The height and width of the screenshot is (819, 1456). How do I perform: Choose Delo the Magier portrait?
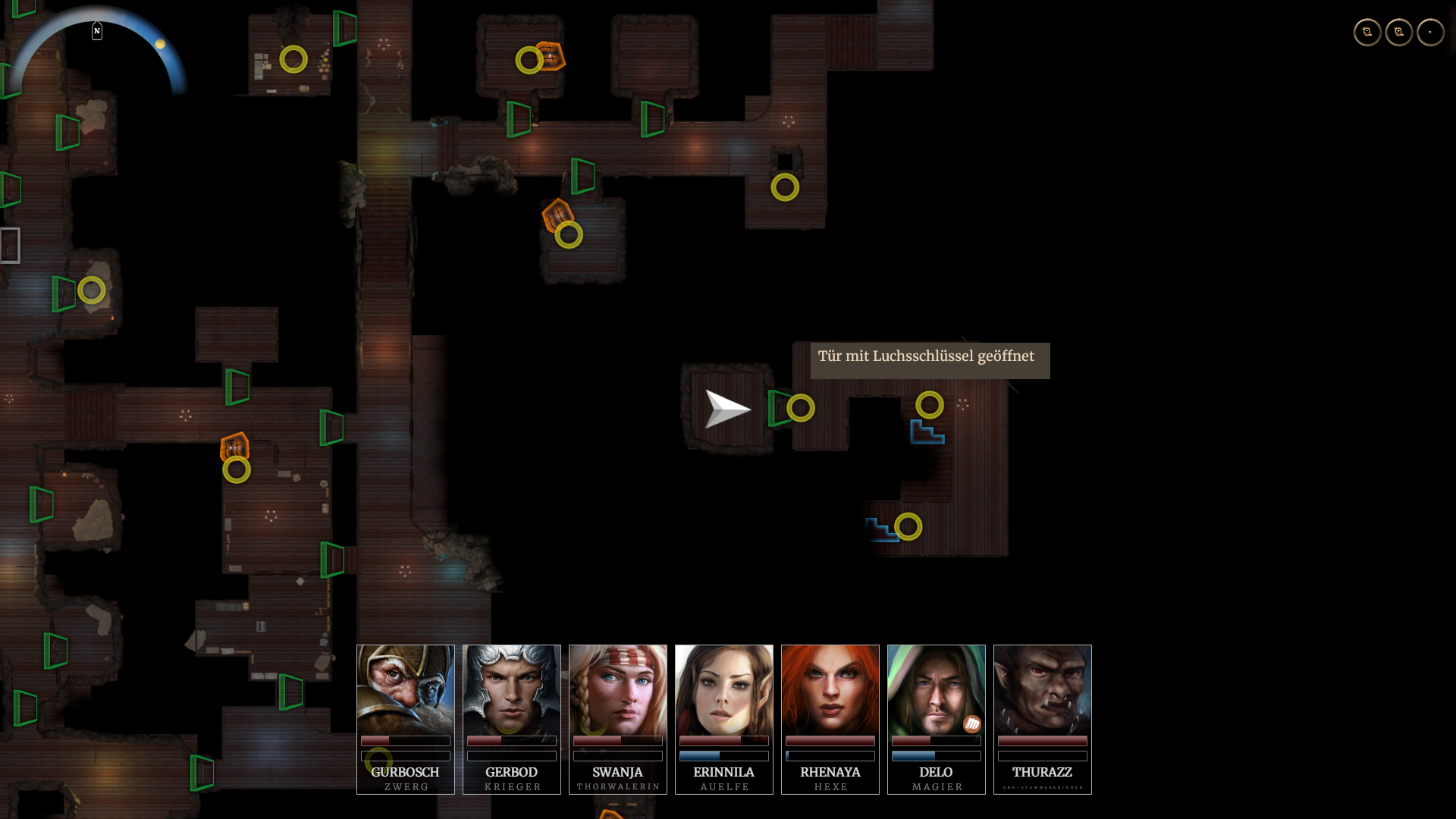click(x=937, y=690)
